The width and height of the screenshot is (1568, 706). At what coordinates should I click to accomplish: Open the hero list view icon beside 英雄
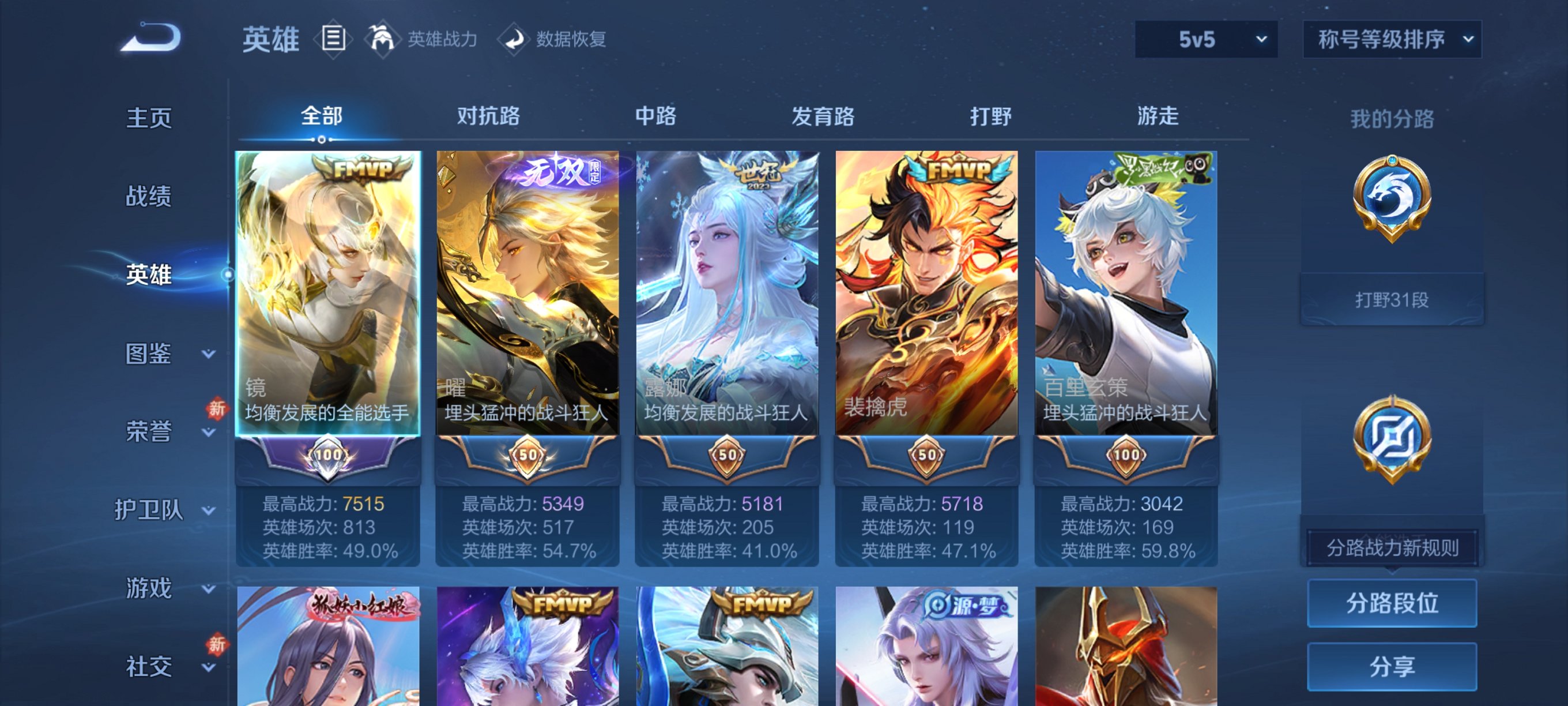click(x=333, y=39)
